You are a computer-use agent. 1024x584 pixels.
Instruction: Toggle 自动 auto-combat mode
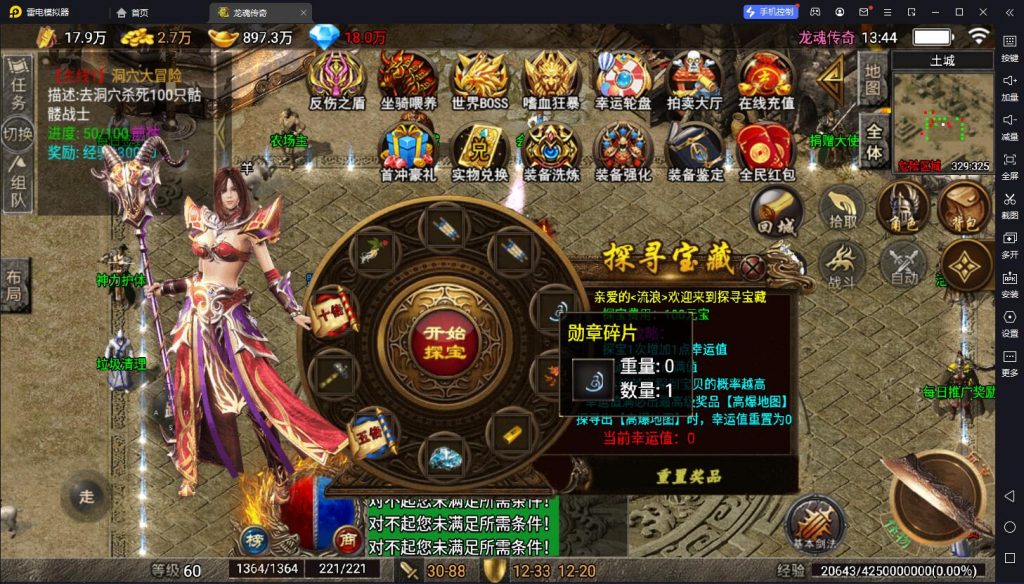[902, 266]
